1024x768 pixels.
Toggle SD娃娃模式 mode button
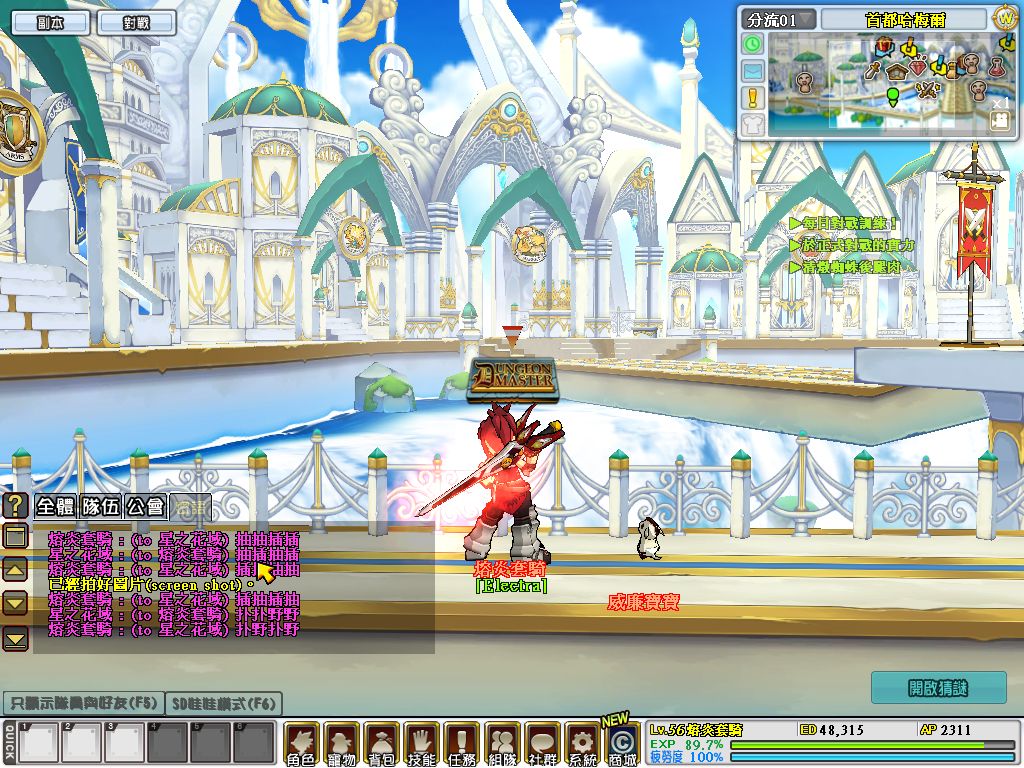click(x=224, y=703)
